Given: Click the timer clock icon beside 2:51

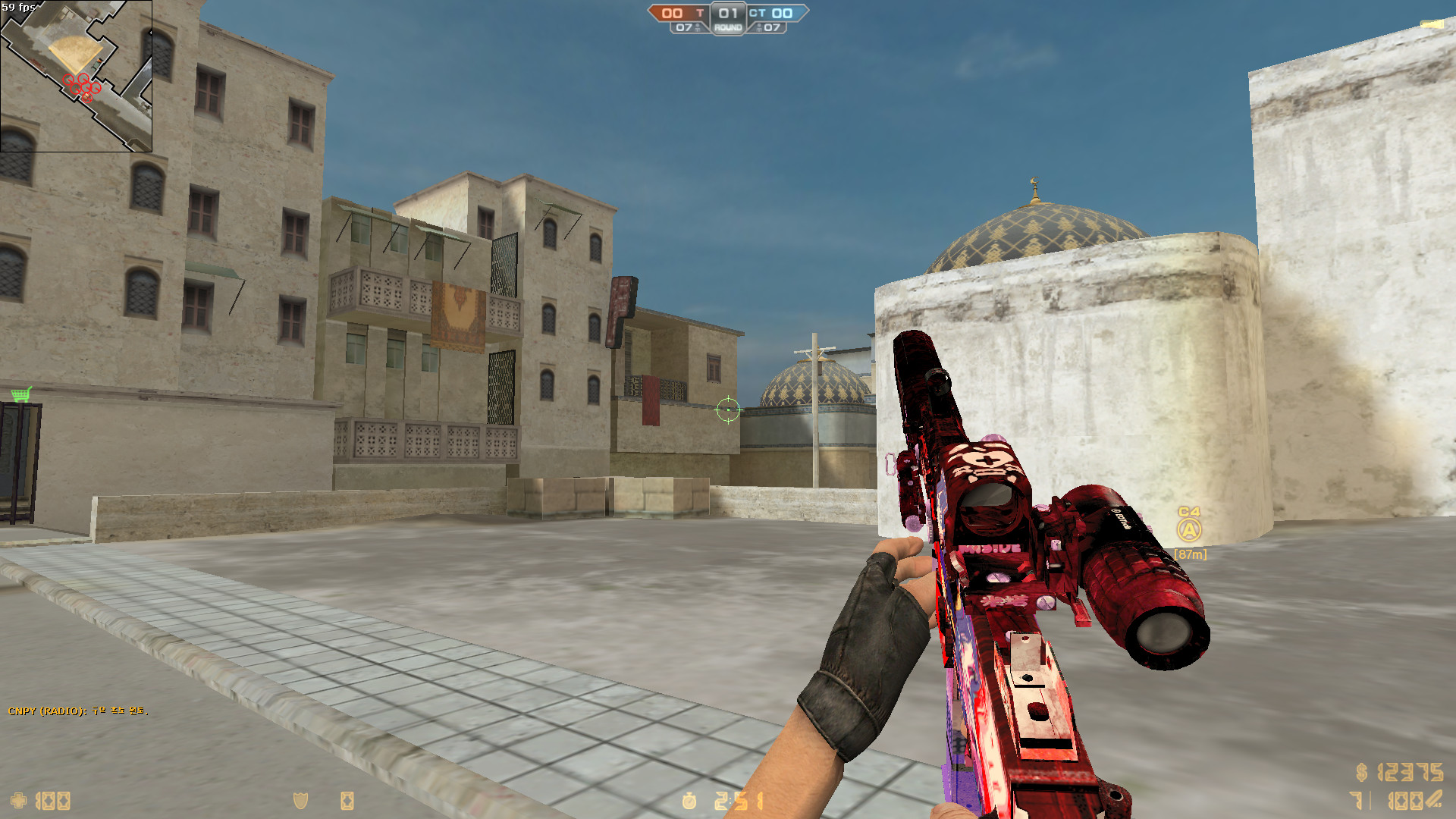Looking at the screenshot, I should (x=689, y=800).
